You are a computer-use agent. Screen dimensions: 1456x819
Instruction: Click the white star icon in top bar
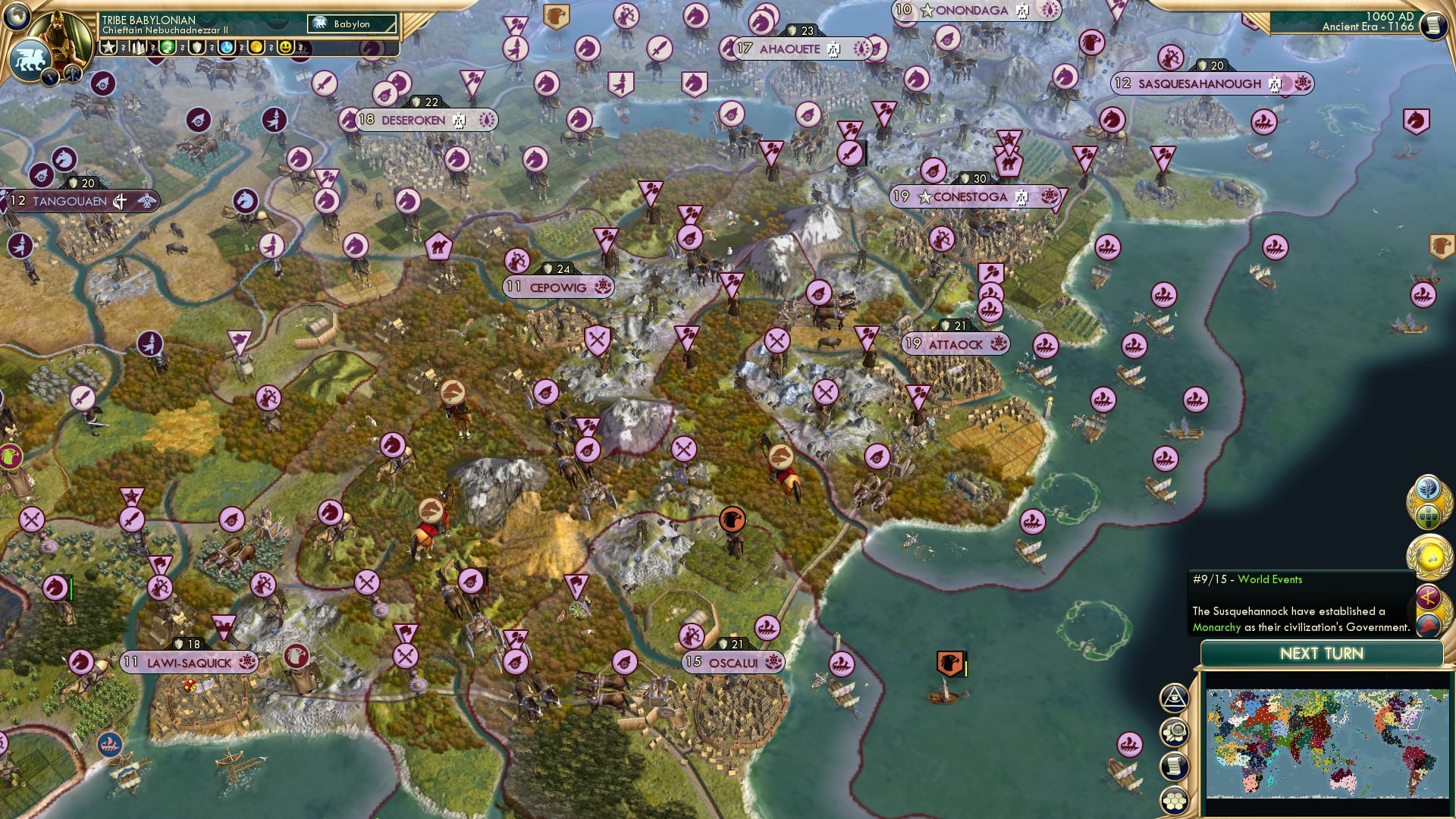(x=109, y=48)
